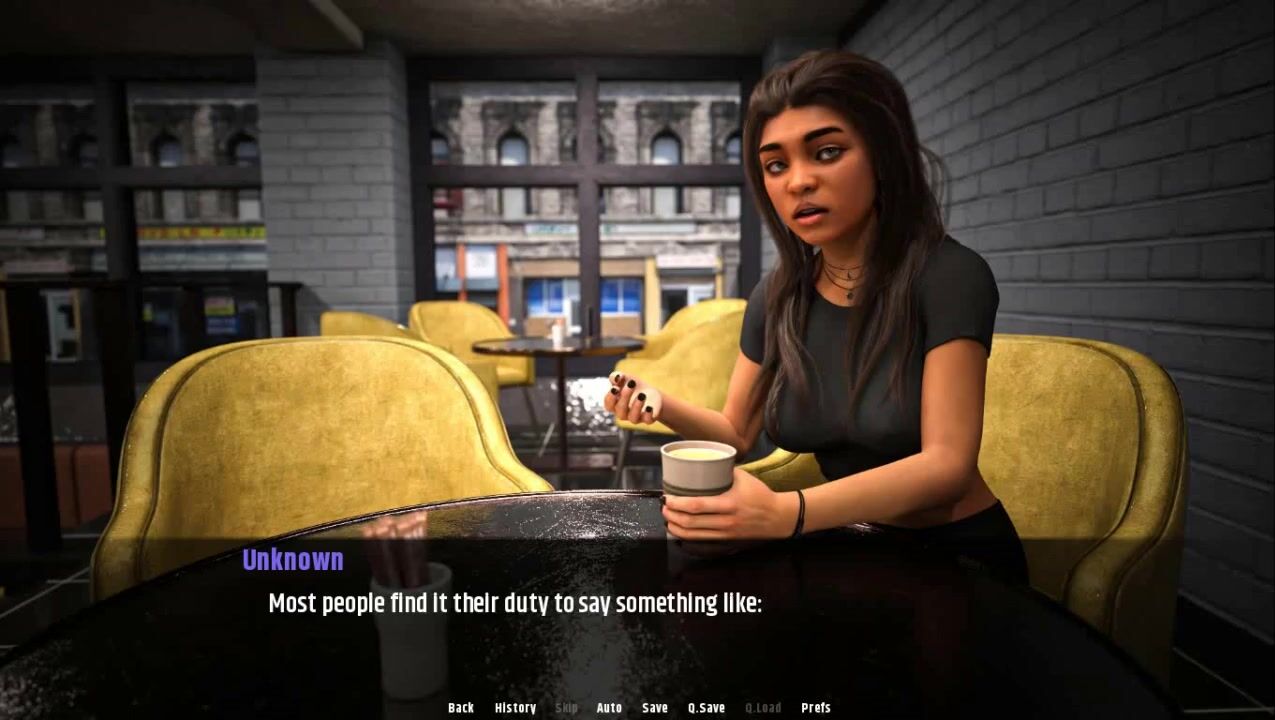Toggle Auto advance mode
This screenshot has width=1275, height=720.
tap(609, 708)
